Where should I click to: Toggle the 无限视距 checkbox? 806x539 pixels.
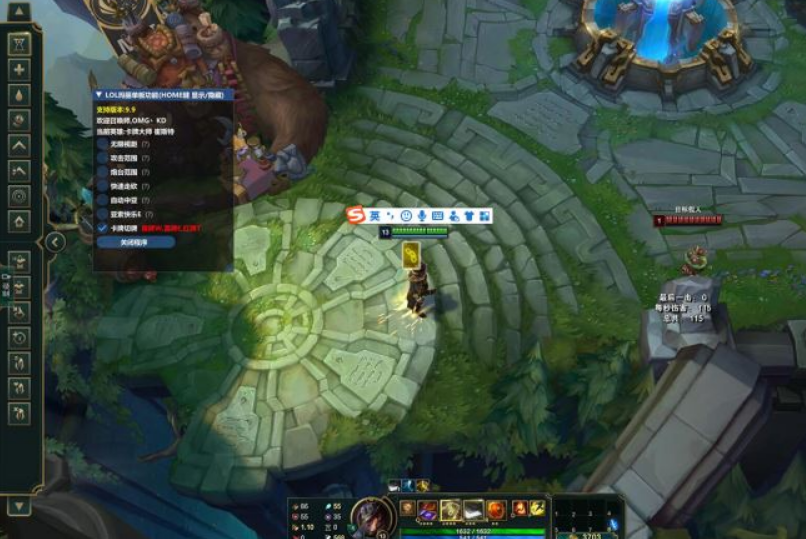click(103, 144)
